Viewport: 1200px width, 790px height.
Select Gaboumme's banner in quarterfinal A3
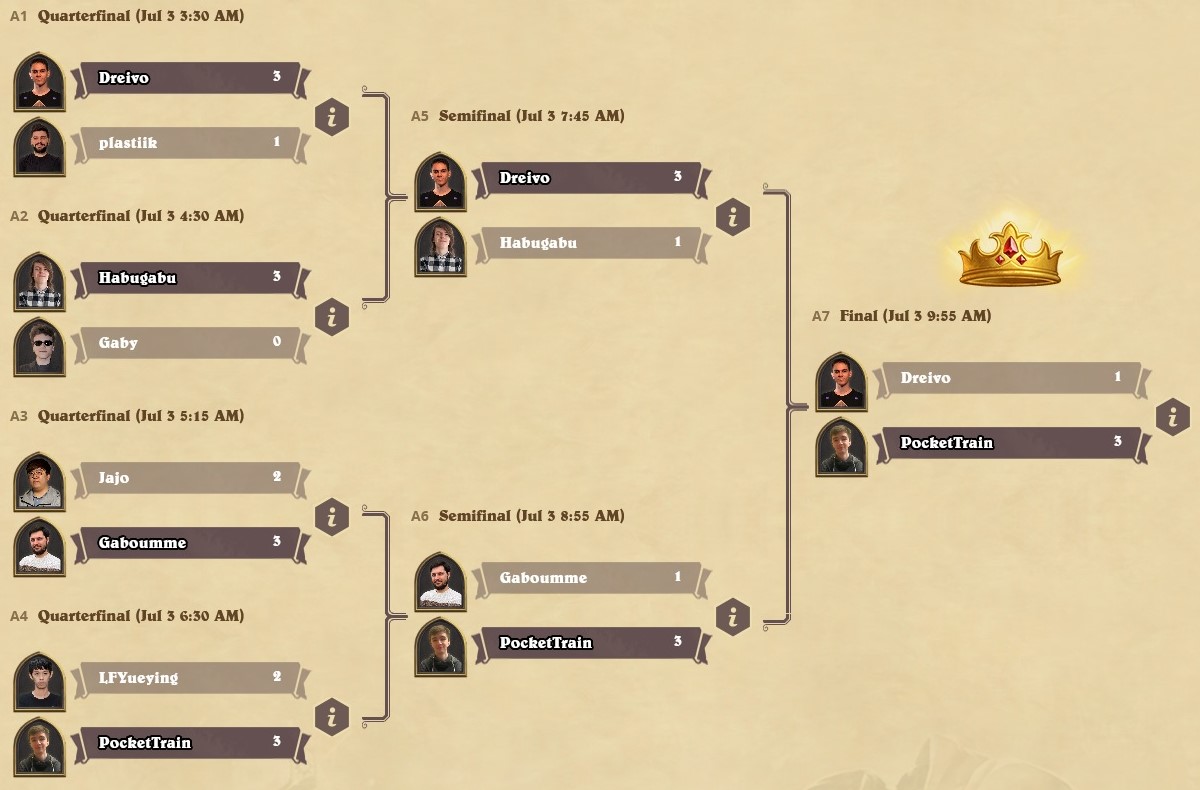pyautogui.click(x=187, y=543)
